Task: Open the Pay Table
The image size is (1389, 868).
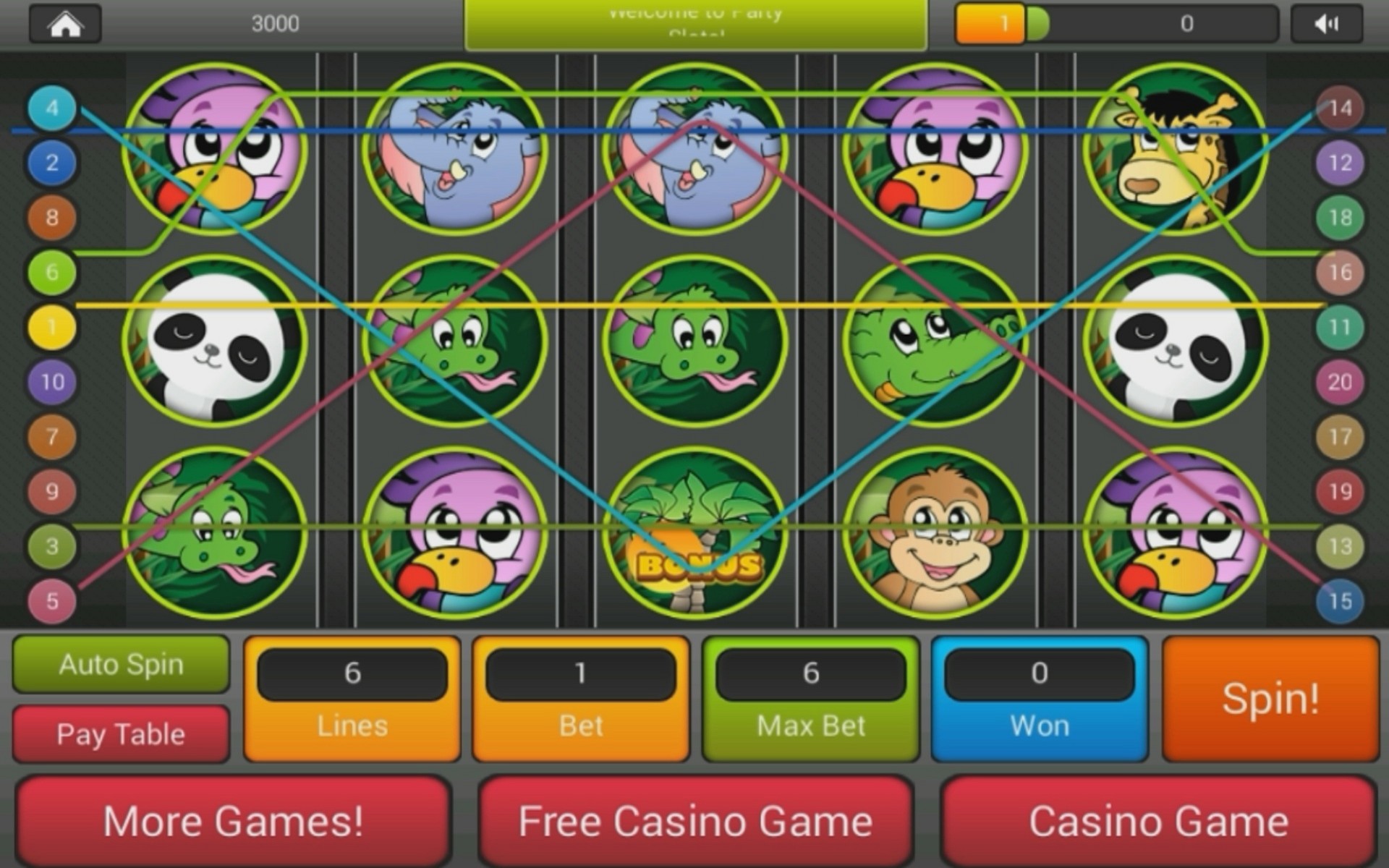Action: [120, 733]
